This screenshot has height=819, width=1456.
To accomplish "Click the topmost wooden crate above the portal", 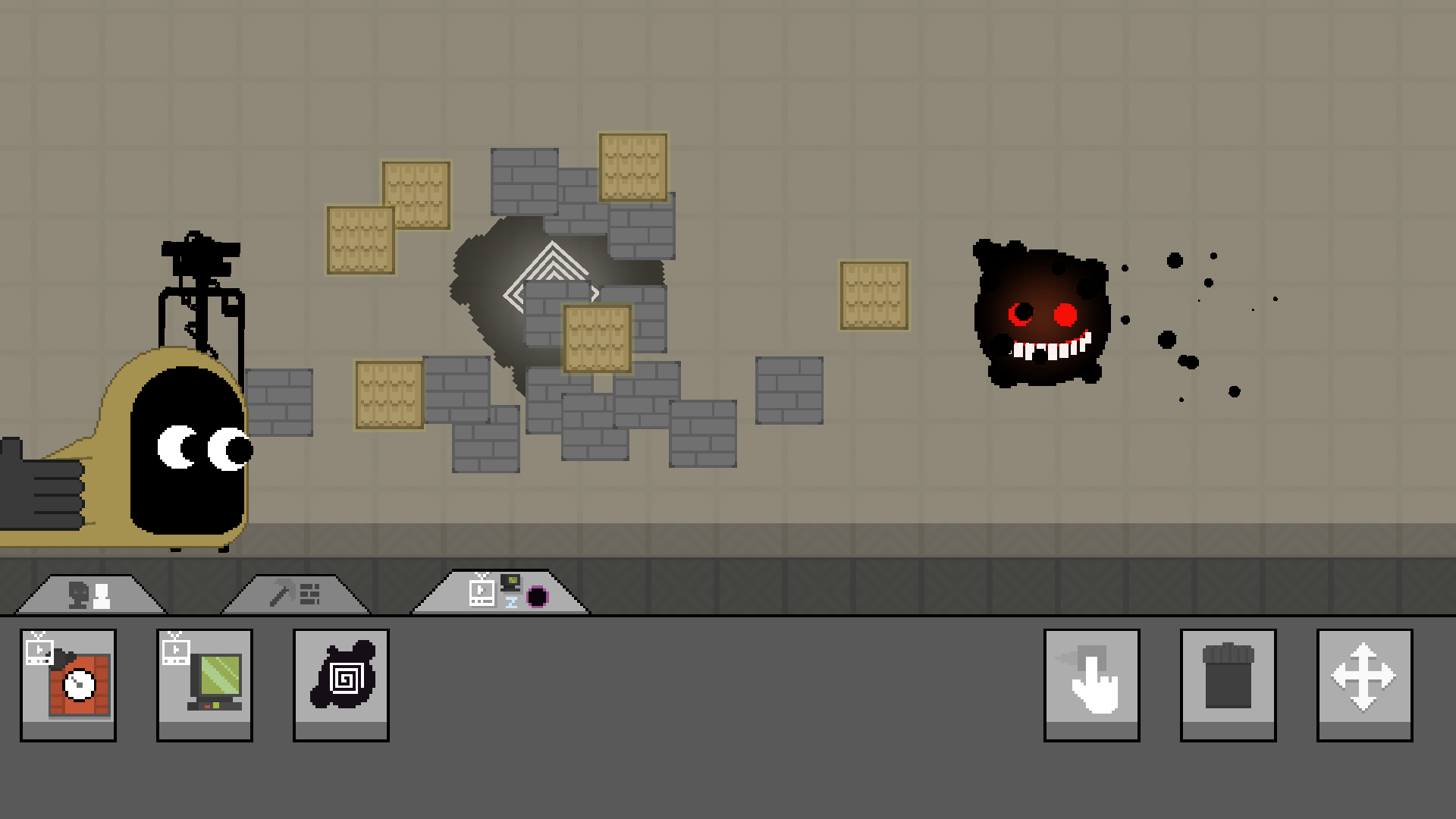I will pos(633,167).
